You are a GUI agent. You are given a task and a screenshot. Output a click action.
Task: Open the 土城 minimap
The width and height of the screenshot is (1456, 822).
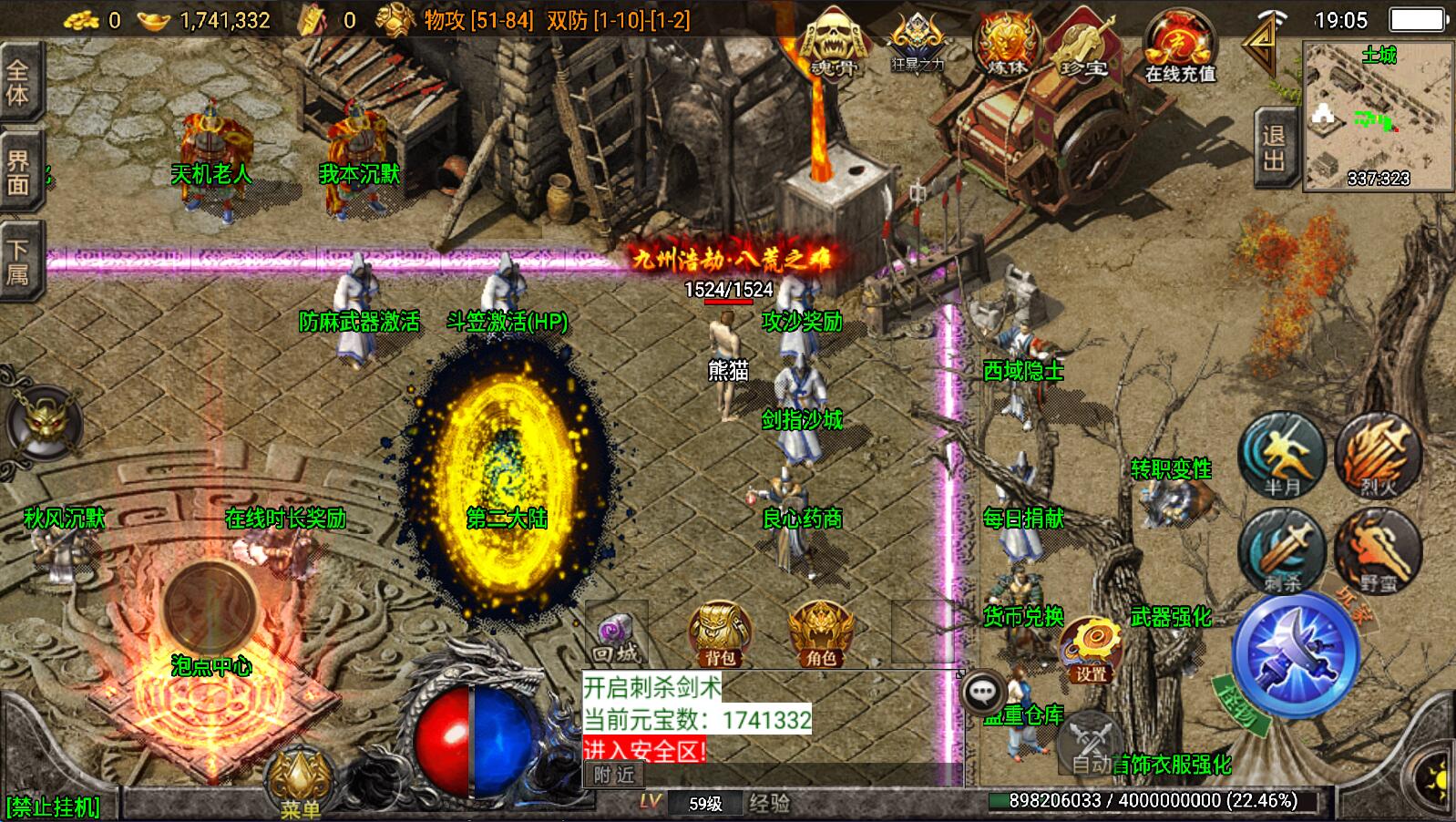pos(1377,117)
